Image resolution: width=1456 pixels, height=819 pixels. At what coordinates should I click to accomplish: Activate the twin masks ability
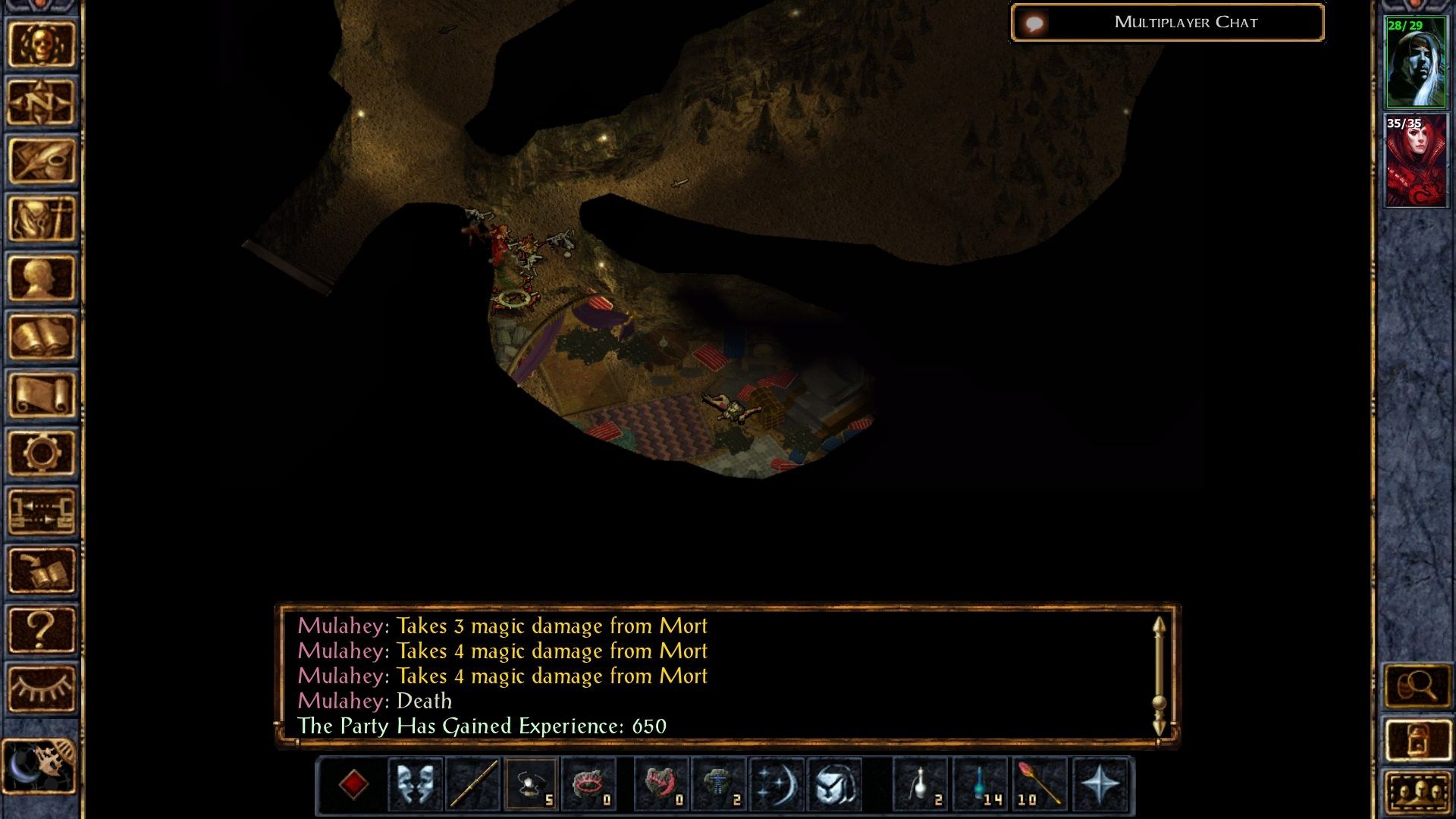(x=416, y=784)
